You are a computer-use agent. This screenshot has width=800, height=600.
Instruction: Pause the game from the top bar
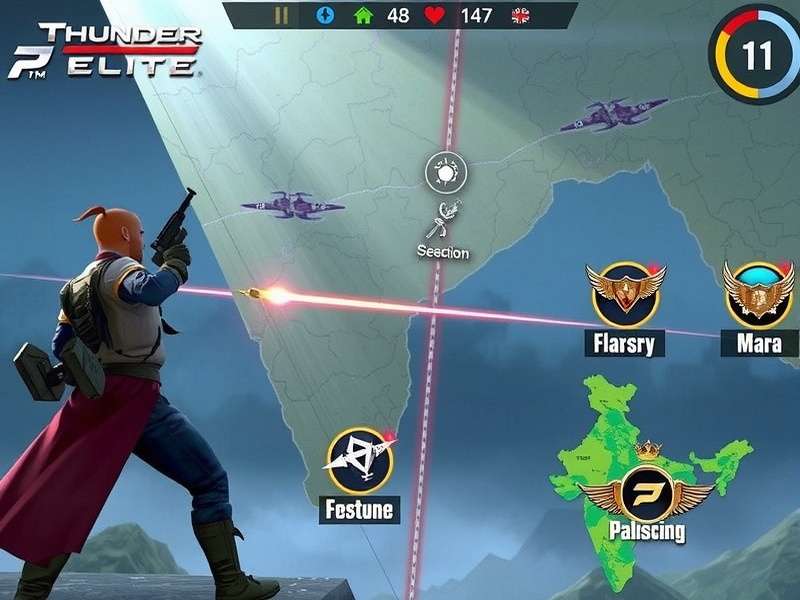click(281, 15)
